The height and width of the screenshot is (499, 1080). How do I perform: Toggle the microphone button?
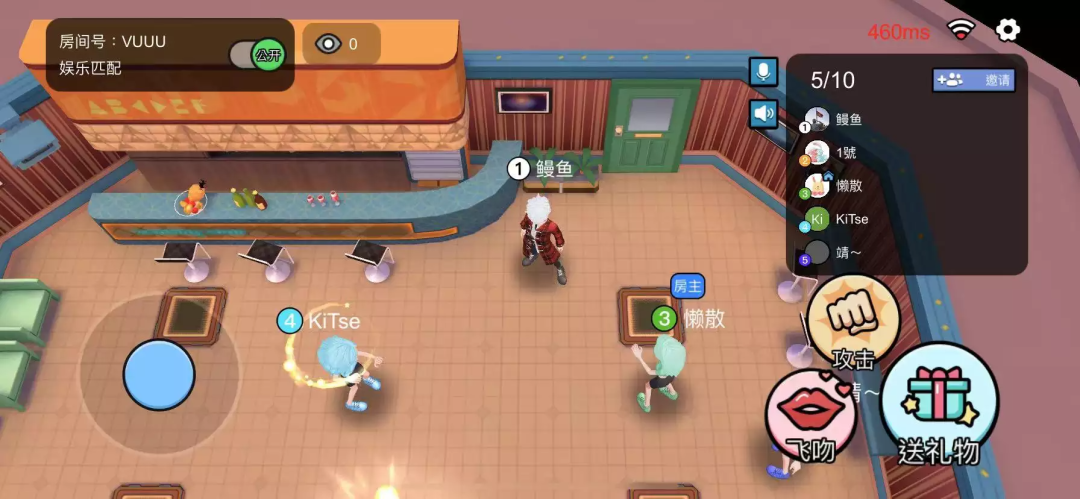click(x=764, y=72)
